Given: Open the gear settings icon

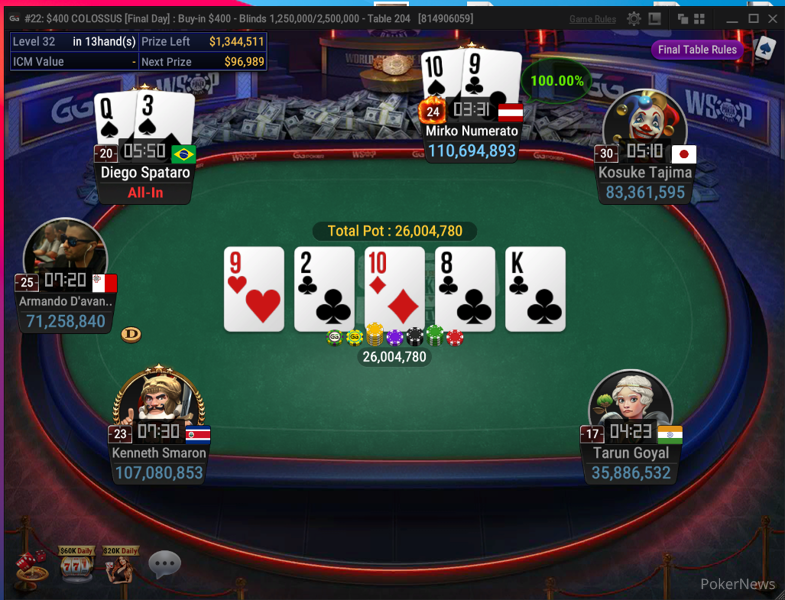Looking at the screenshot, I should tap(634, 19).
